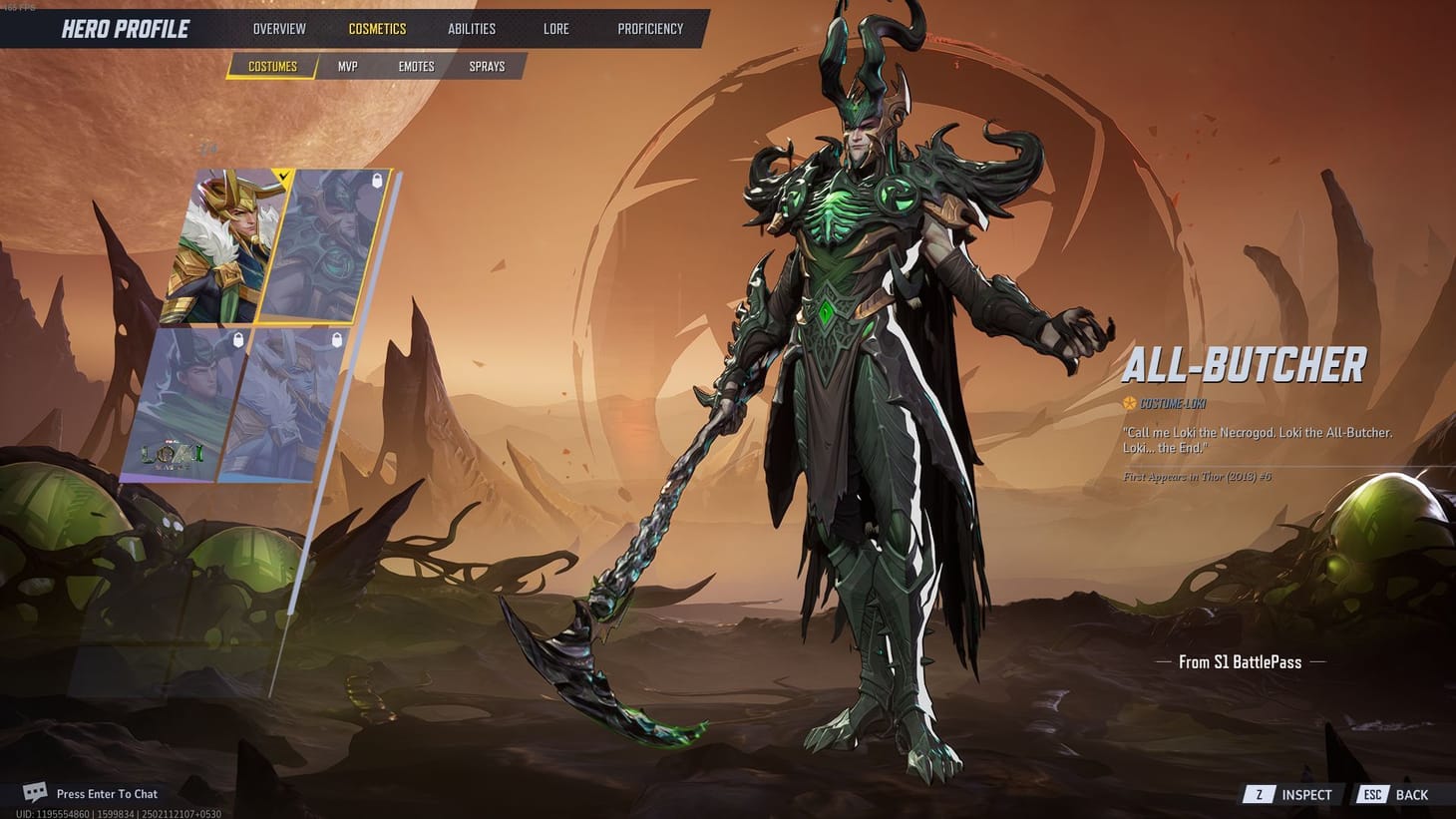
Task: Click the lock icon on the lower-left costume
Action: 236,342
